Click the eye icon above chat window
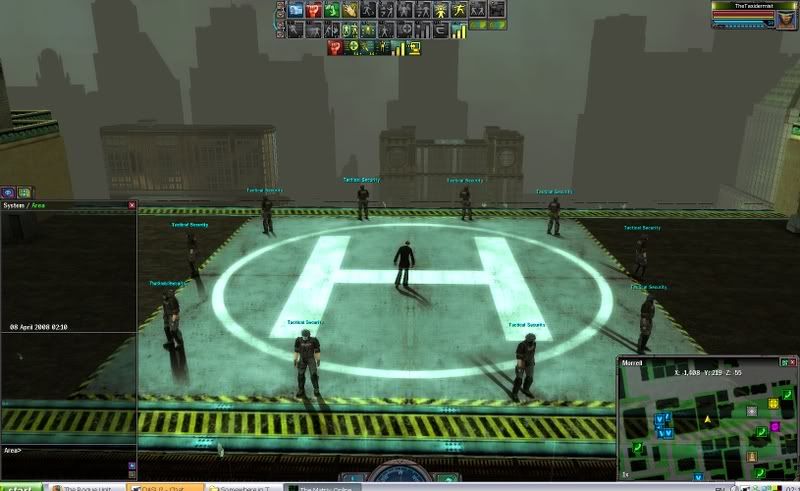800x491 pixels. (8, 192)
